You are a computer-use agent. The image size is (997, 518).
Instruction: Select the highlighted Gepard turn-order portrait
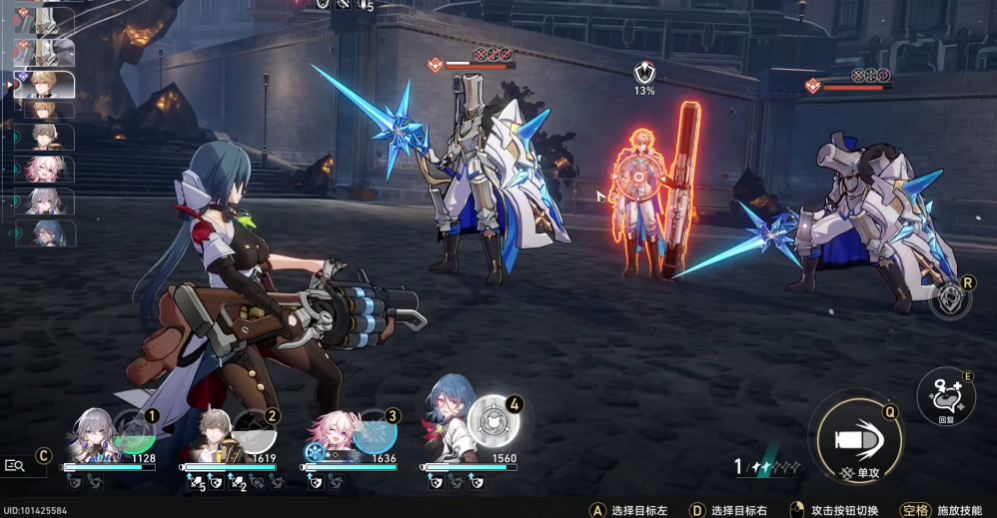pos(45,84)
